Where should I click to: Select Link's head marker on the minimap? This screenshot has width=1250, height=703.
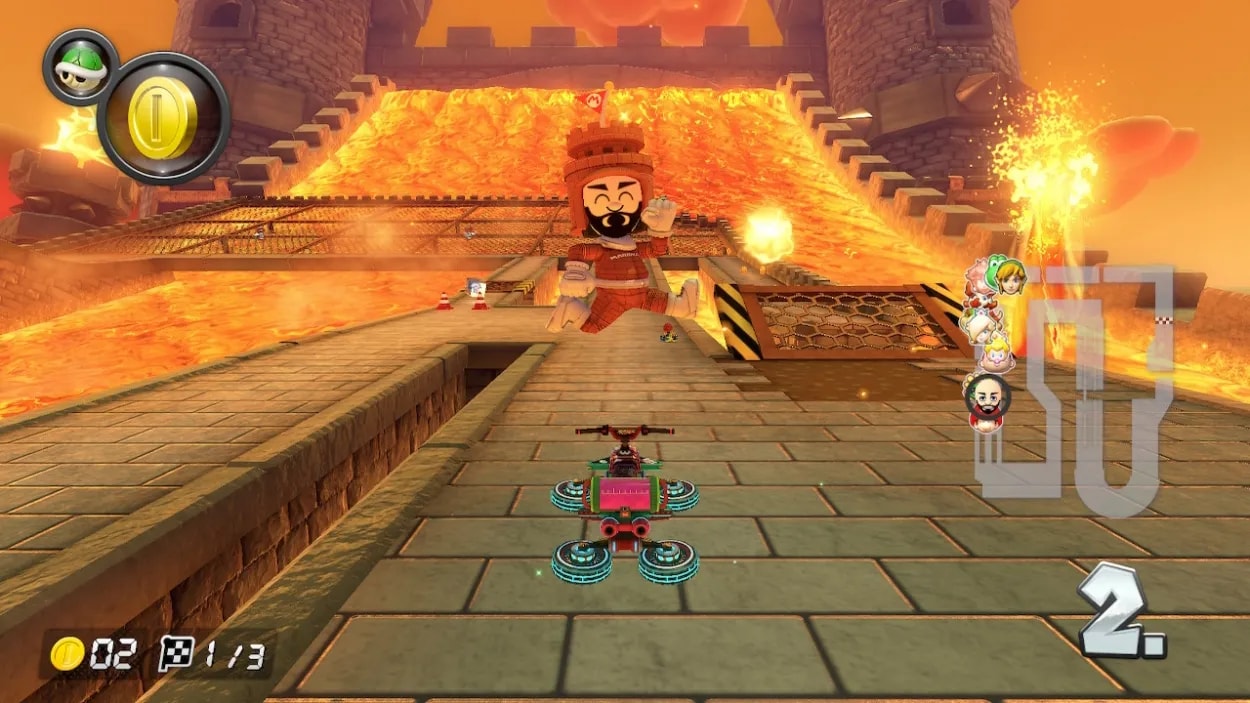pos(1010,279)
